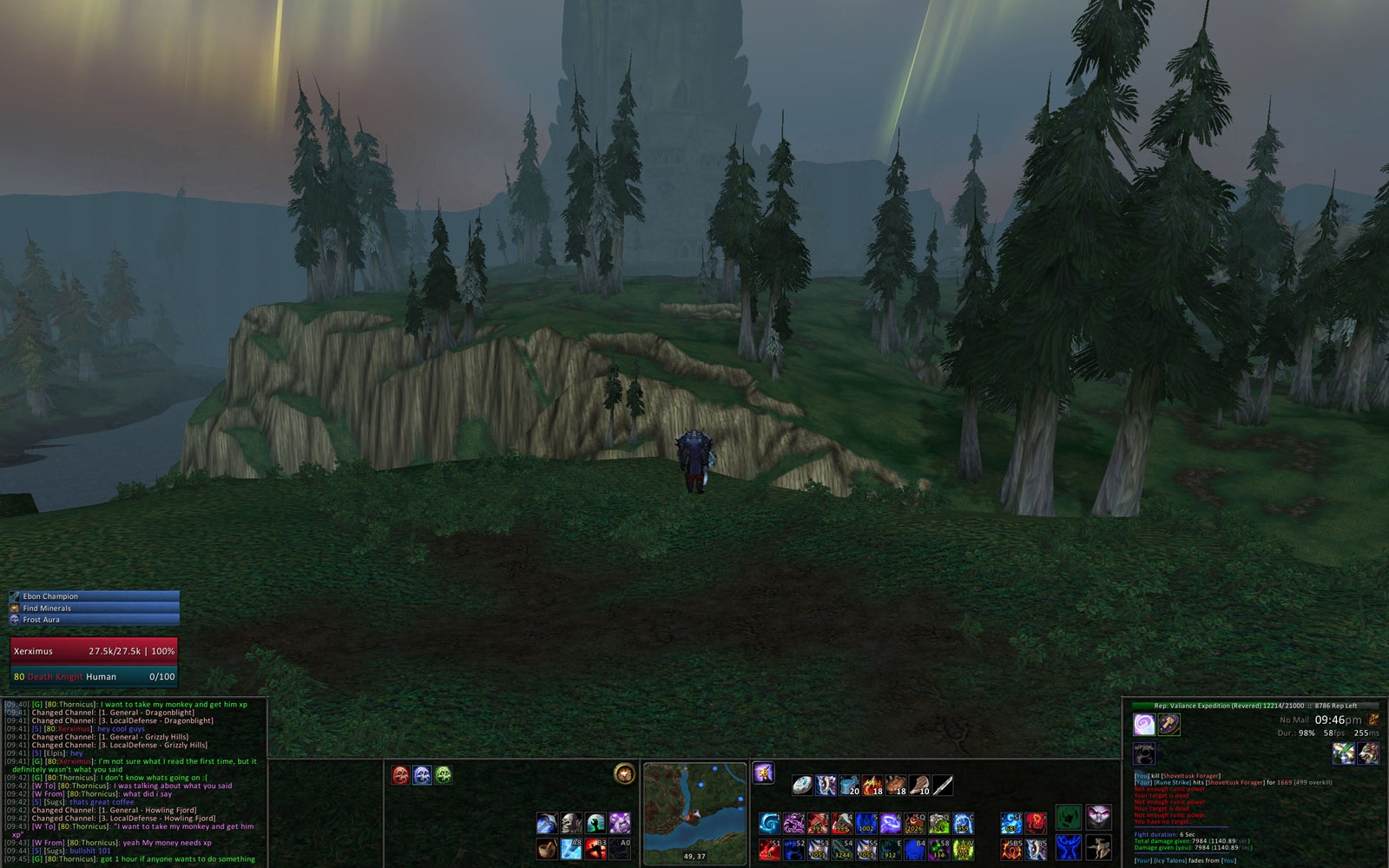The width and height of the screenshot is (1389, 868).
Task: Click the Valiance Expedition reputation bar
Action: click(1254, 706)
